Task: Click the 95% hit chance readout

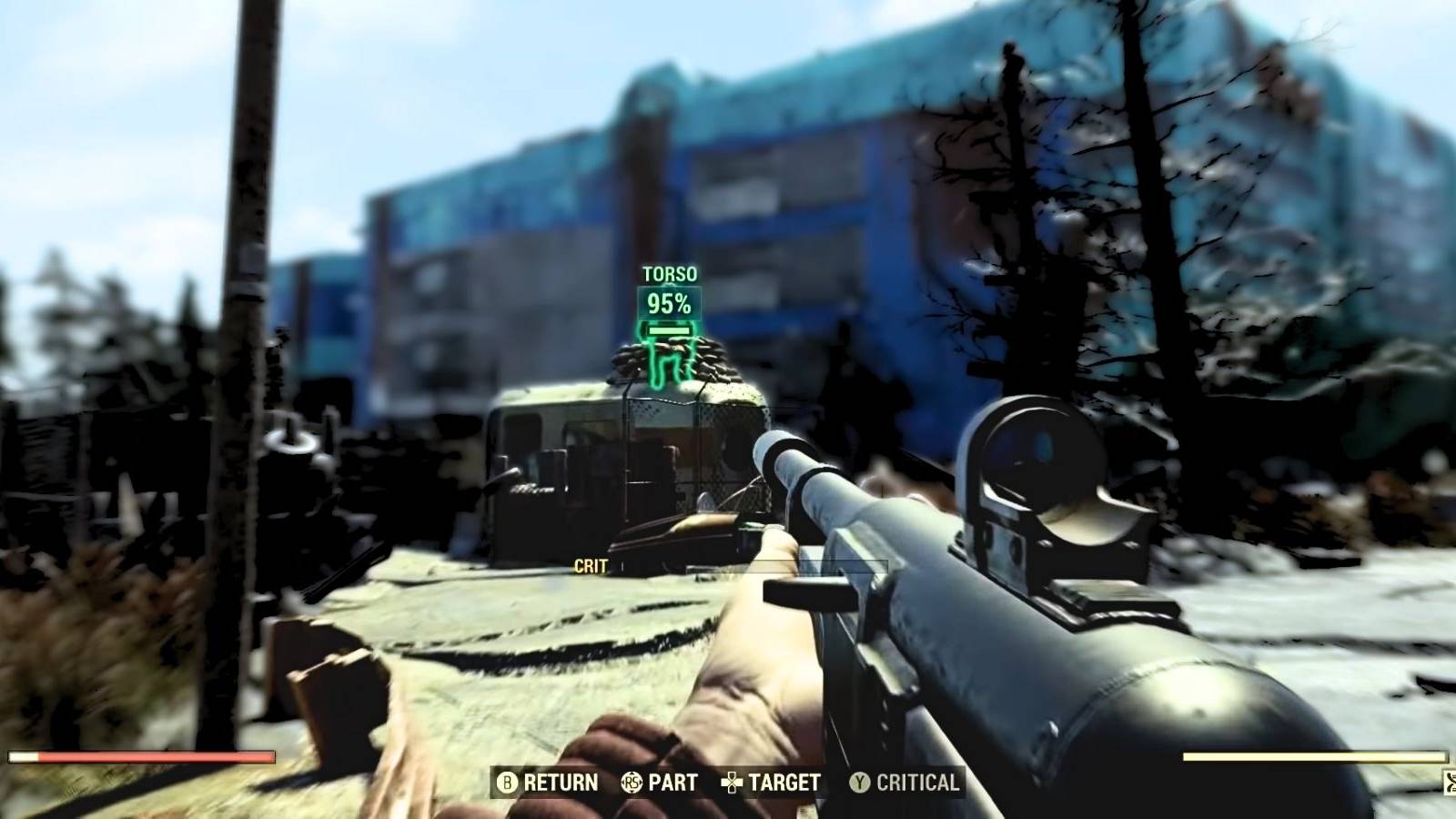Action: (669, 305)
